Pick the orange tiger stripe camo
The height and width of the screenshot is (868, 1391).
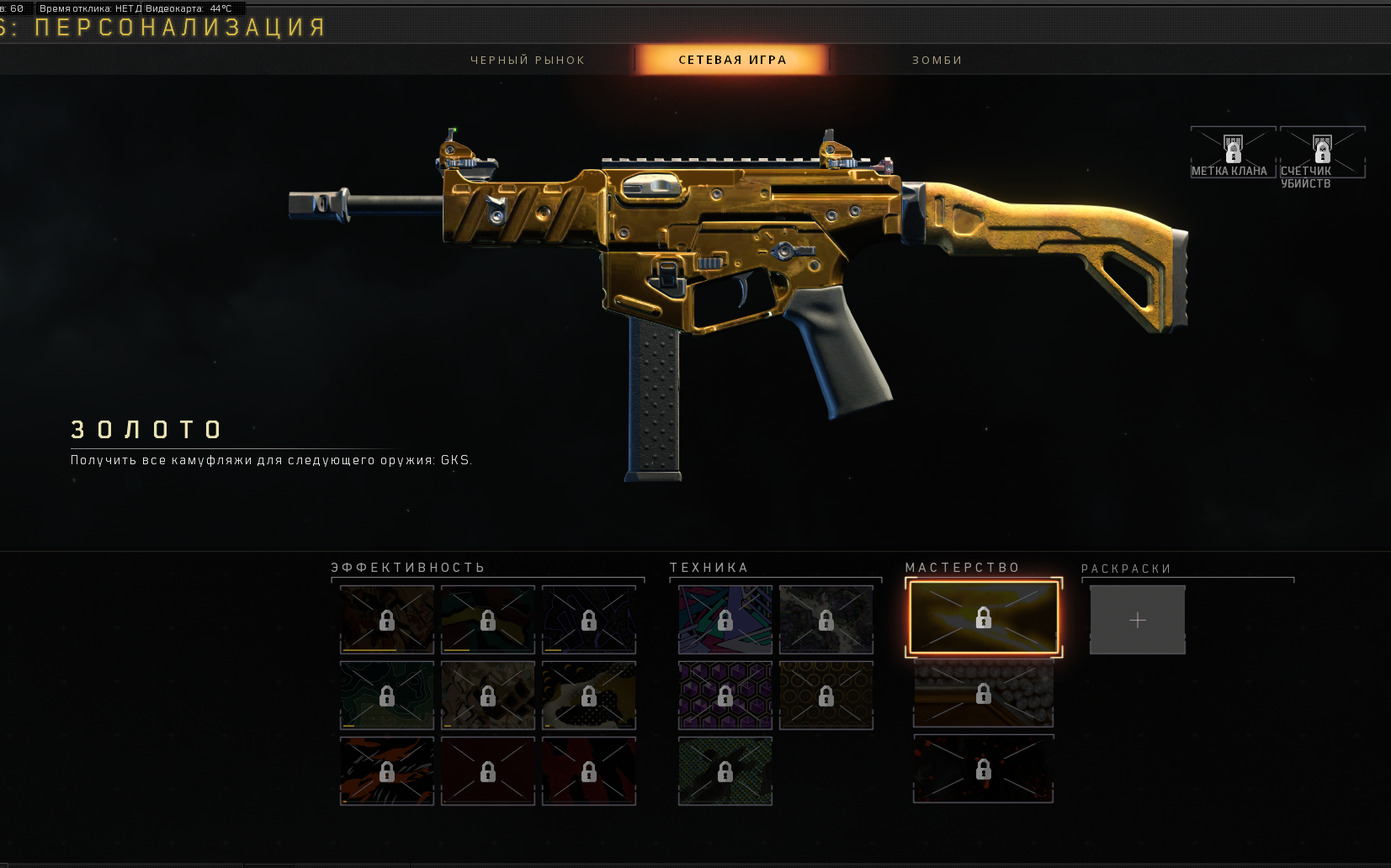tap(387, 771)
